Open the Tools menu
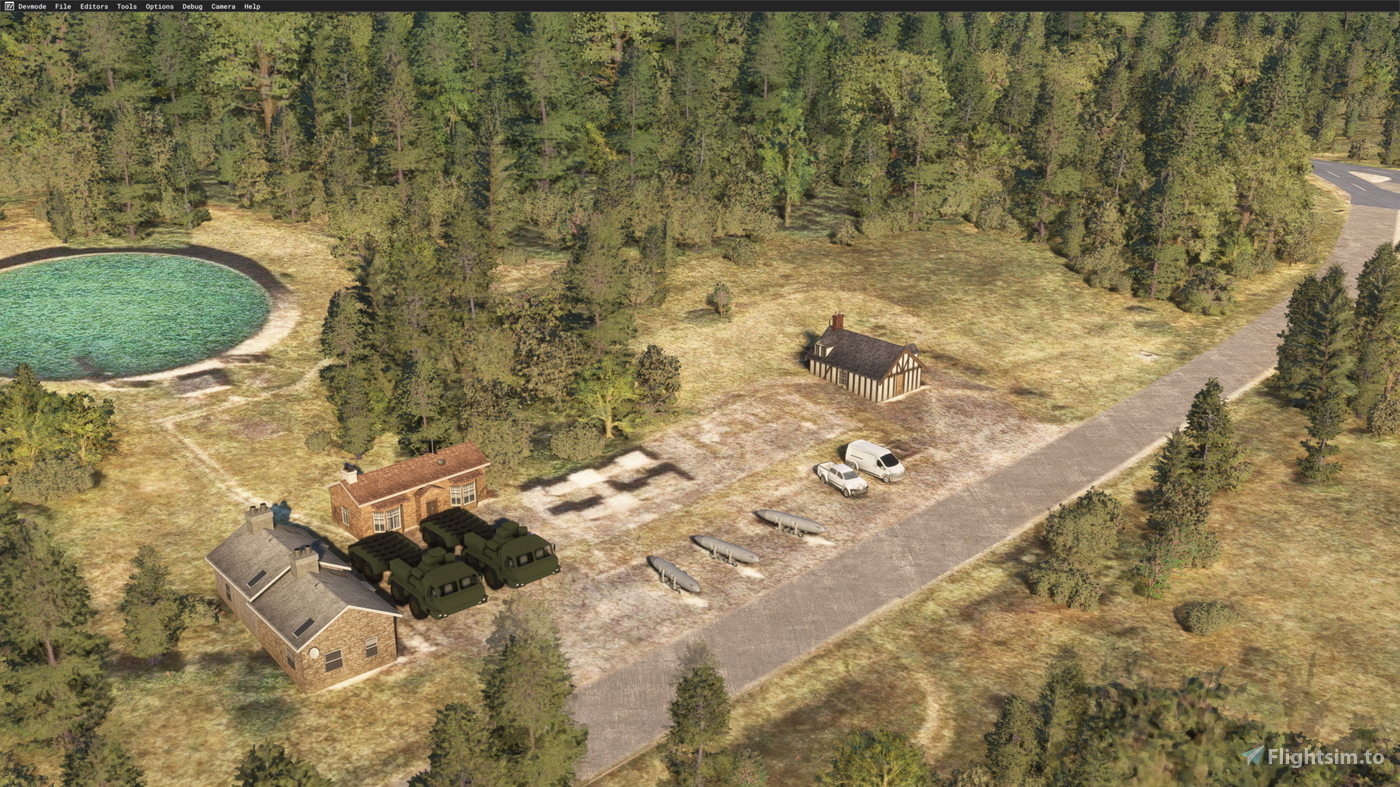 click(124, 5)
